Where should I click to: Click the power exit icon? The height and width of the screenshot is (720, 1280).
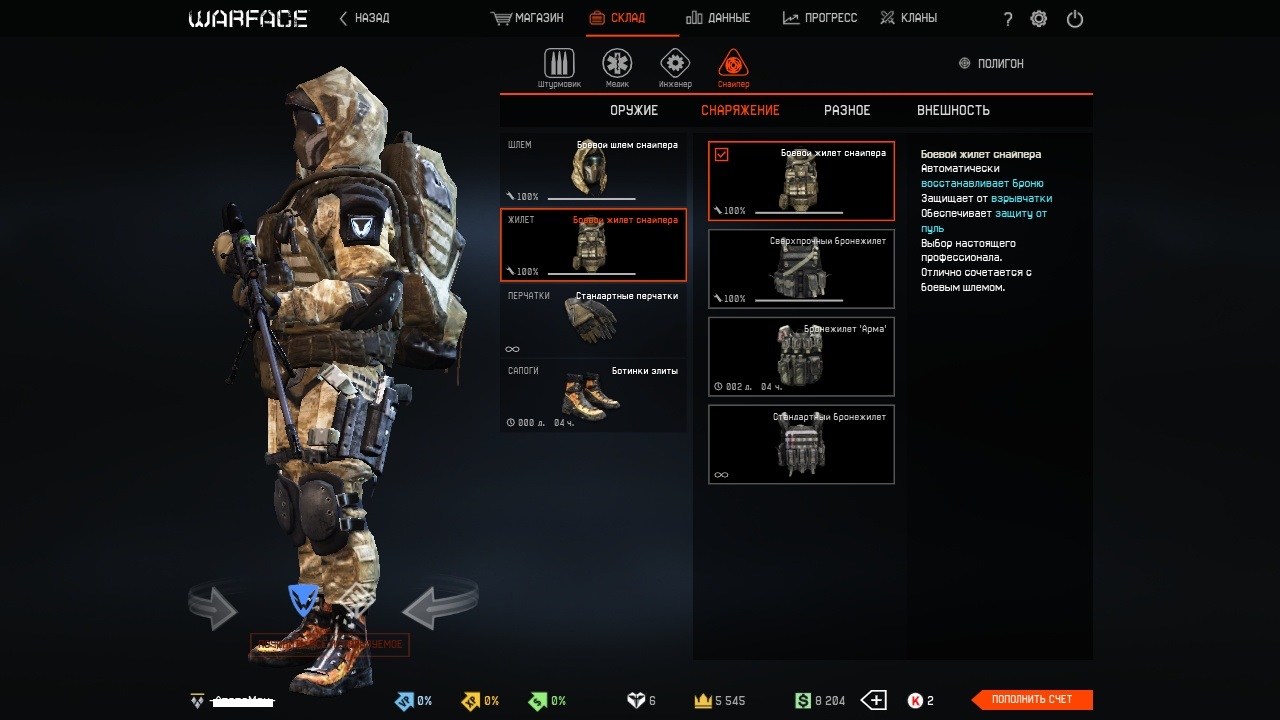(x=1075, y=19)
